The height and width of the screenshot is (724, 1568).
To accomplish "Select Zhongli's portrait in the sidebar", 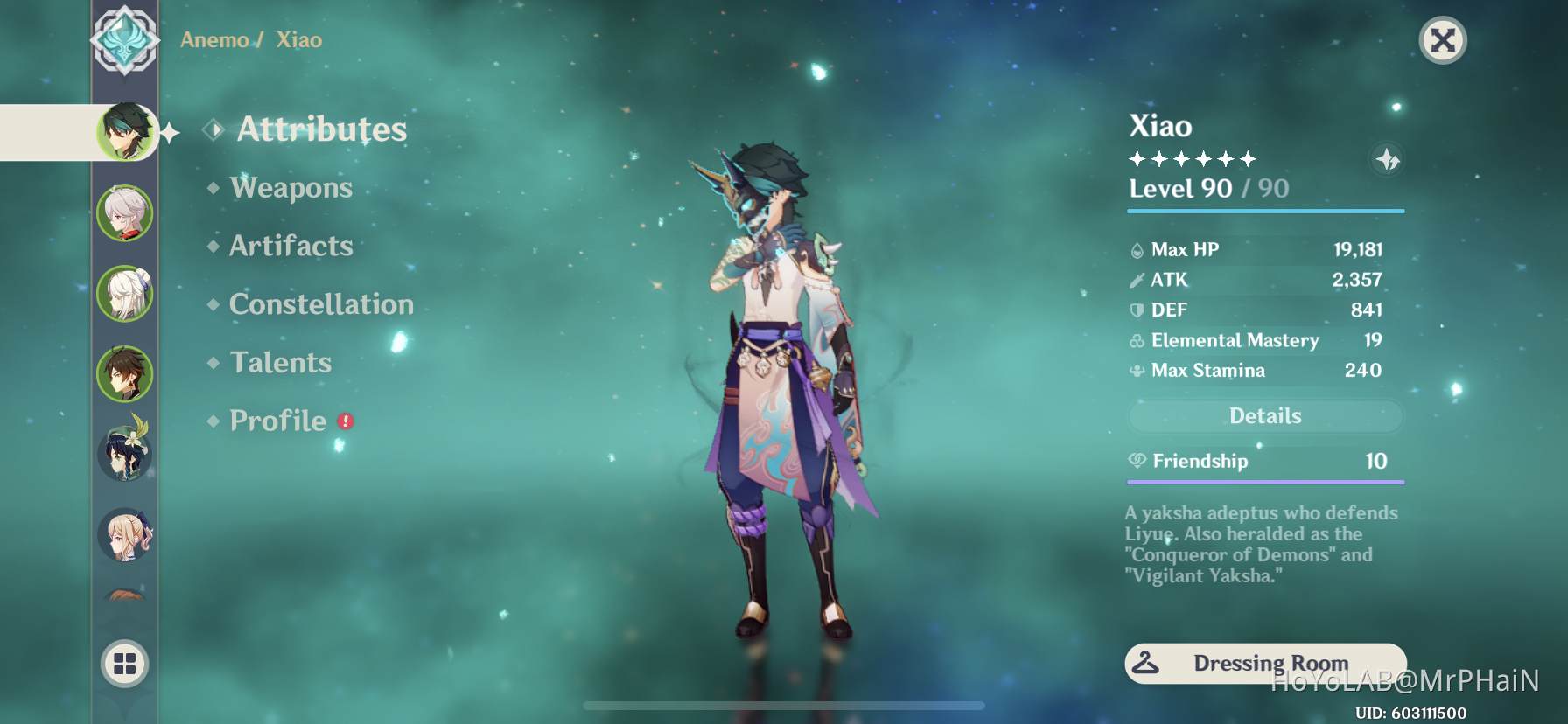I will 125,373.
